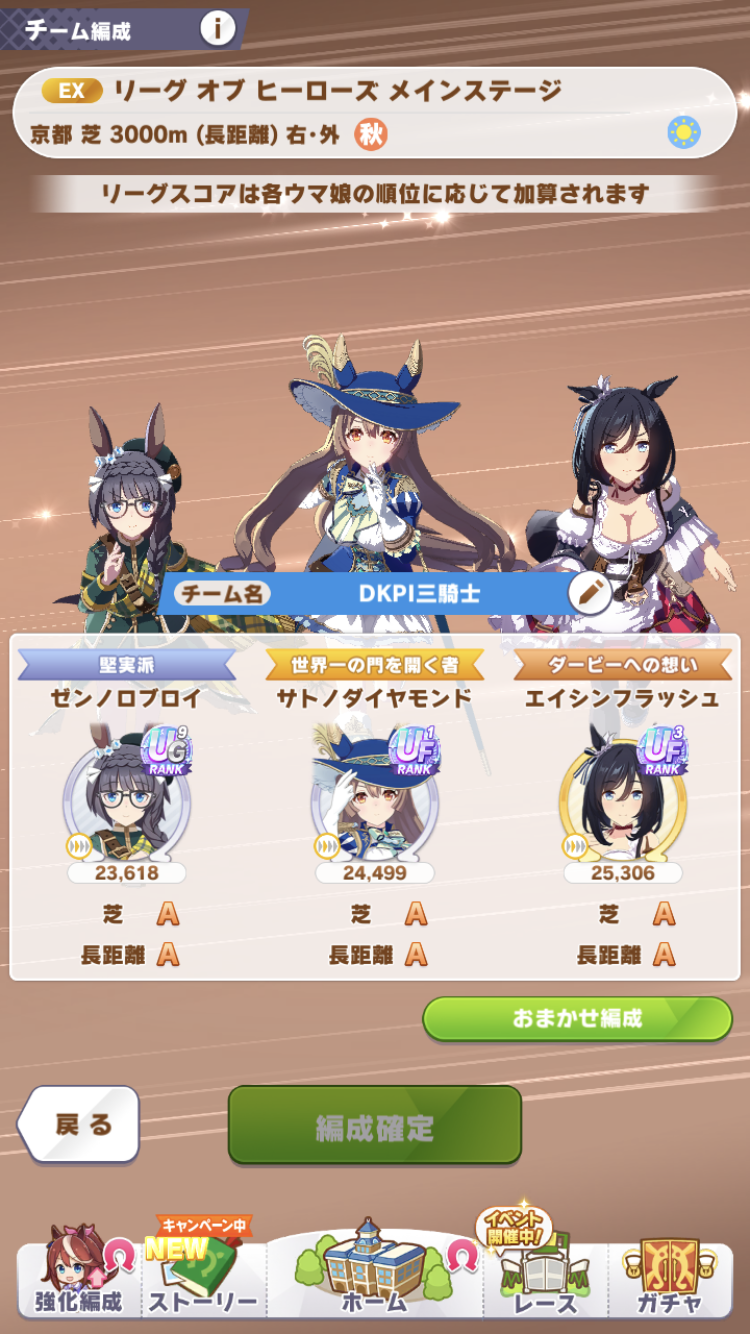The width and height of the screenshot is (750, 1334).
Task: Open the ガチャ gacha menu
Action: click(x=670, y=1275)
